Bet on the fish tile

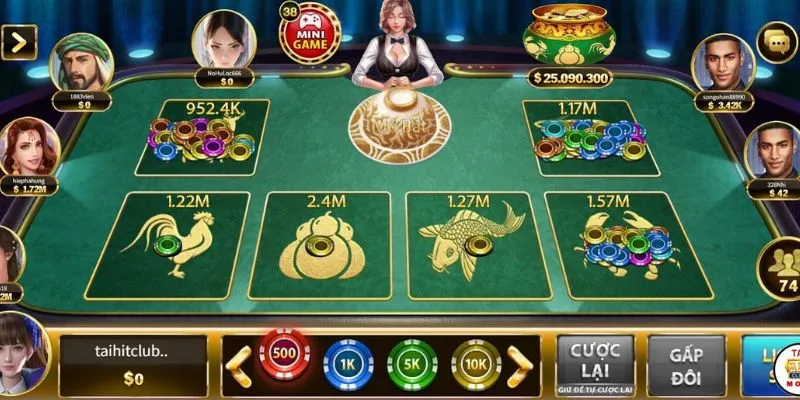point(472,245)
